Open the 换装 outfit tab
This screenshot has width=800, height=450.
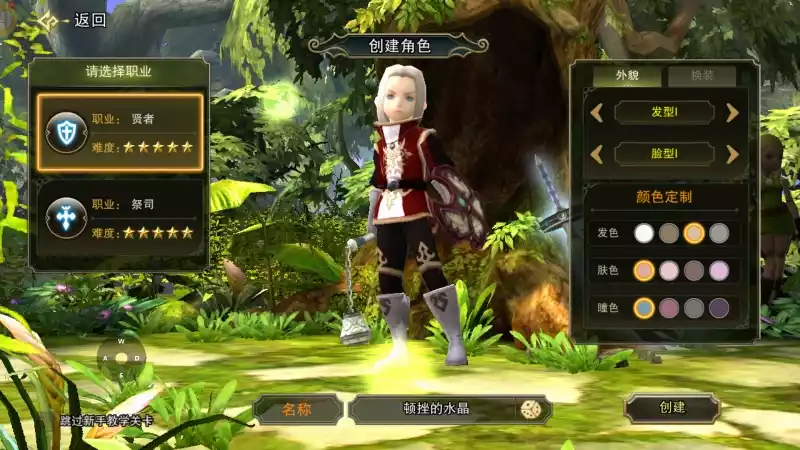click(x=702, y=76)
